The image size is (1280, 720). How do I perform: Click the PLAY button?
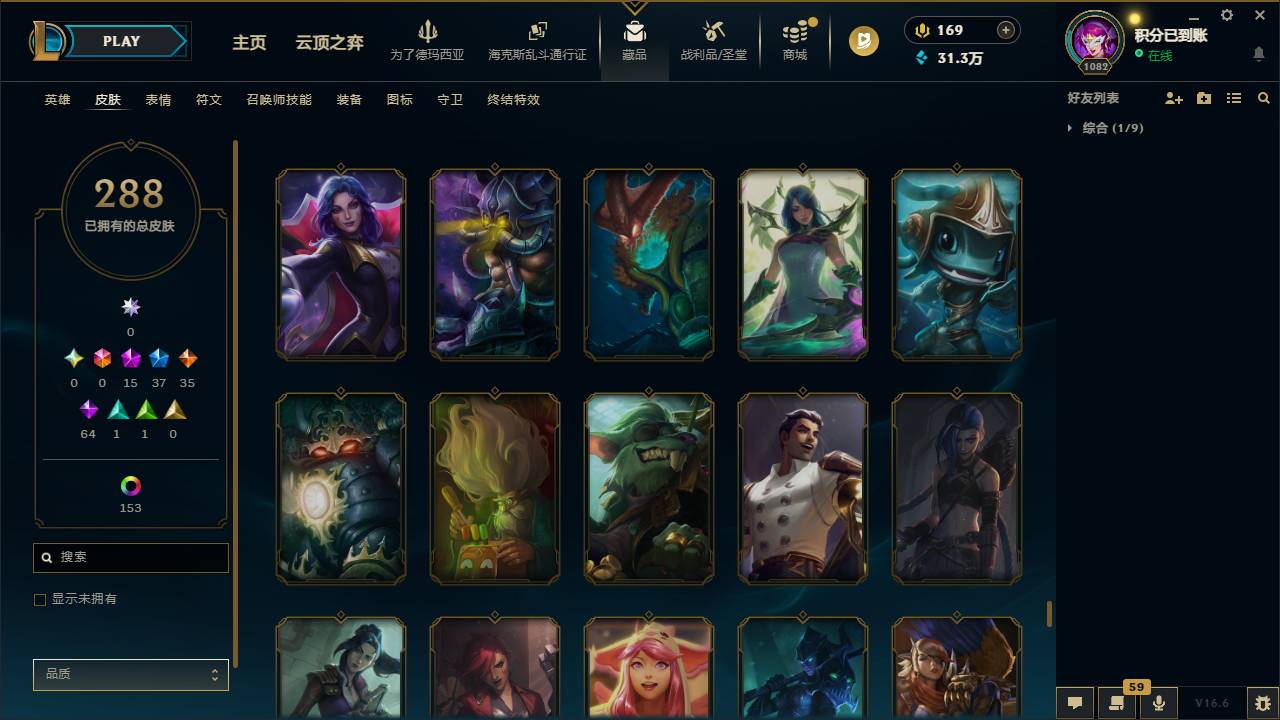coord(121,41)
